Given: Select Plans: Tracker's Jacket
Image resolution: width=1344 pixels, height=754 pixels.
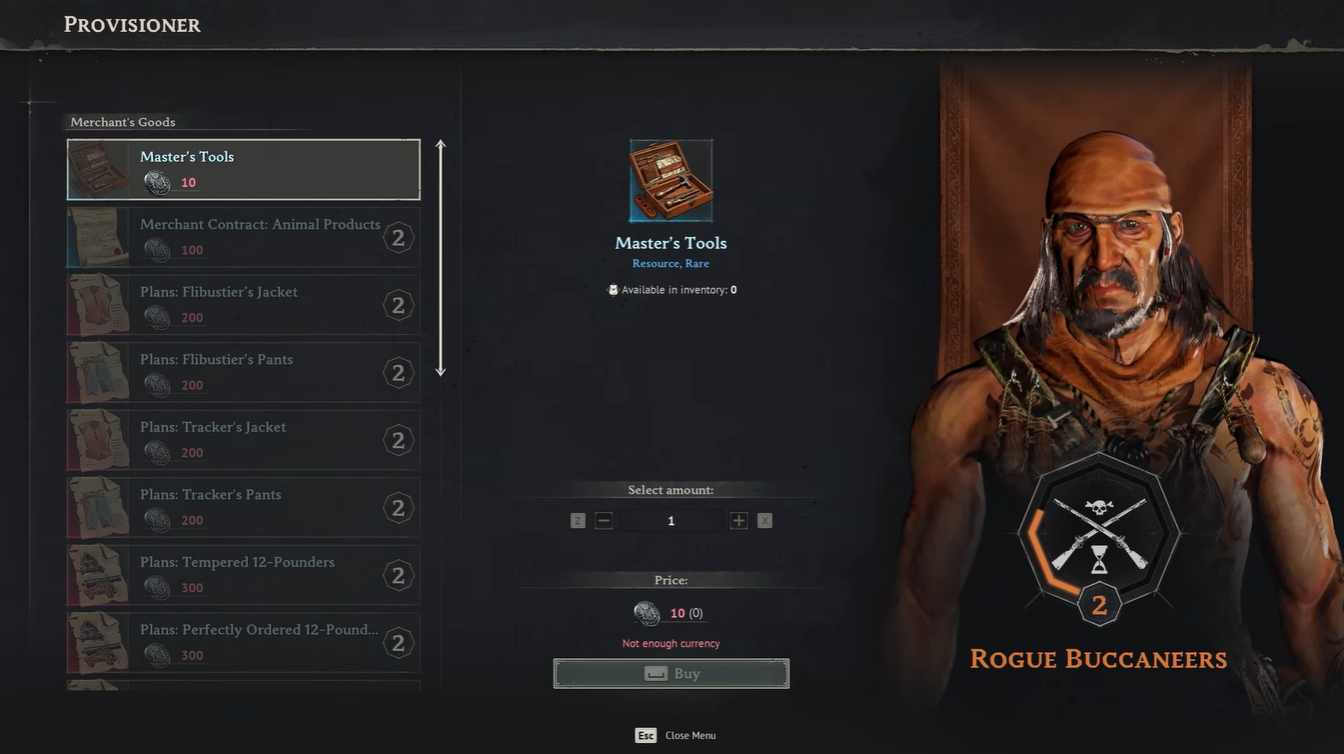Looking at the screenshot, I should coord(243,440).
